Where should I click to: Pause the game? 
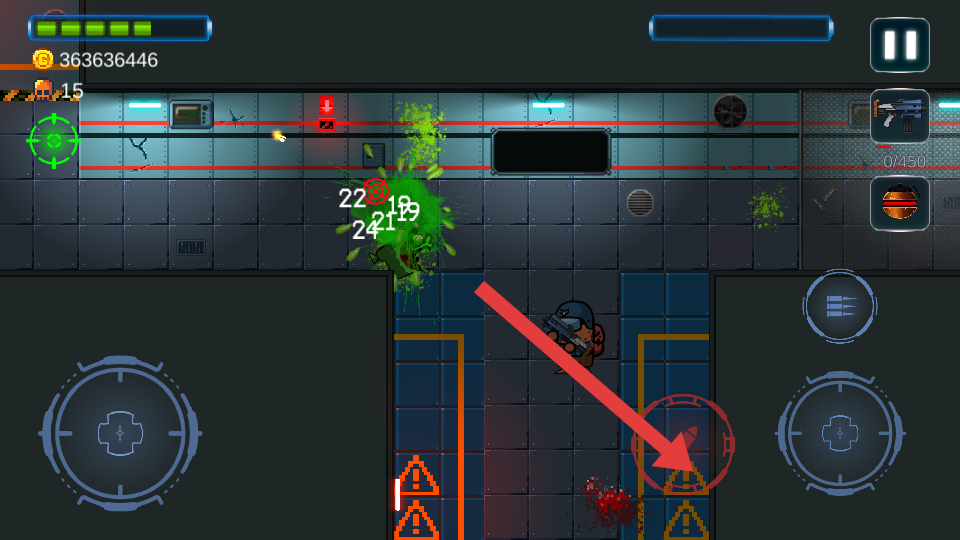[x=899, y=45]
